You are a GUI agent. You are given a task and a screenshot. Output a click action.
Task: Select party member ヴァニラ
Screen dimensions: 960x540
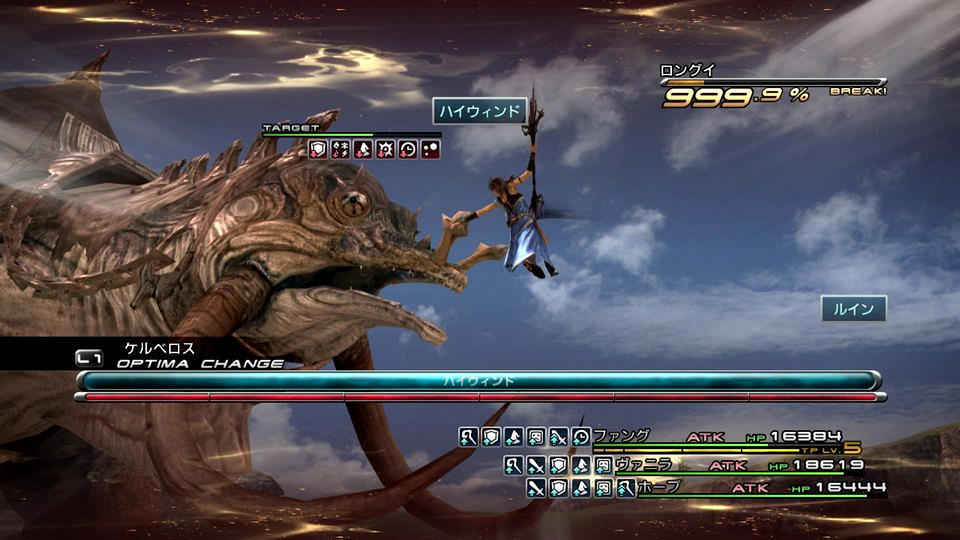click(x=643, y=464)
